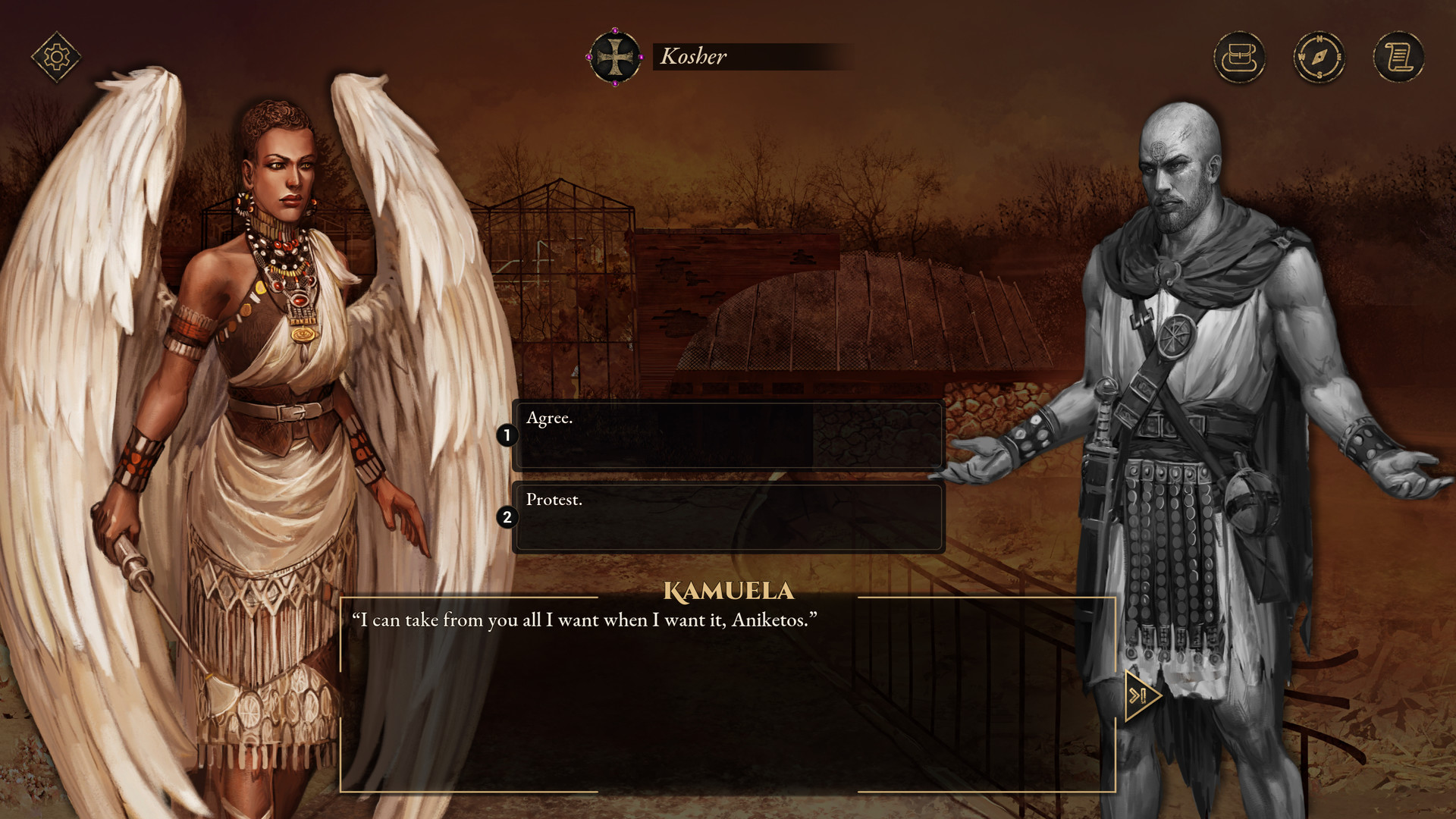This screenshot has width=1456, height=819.
Task: Open the inventory satchel icon
Action: [x=1241, y=57]
